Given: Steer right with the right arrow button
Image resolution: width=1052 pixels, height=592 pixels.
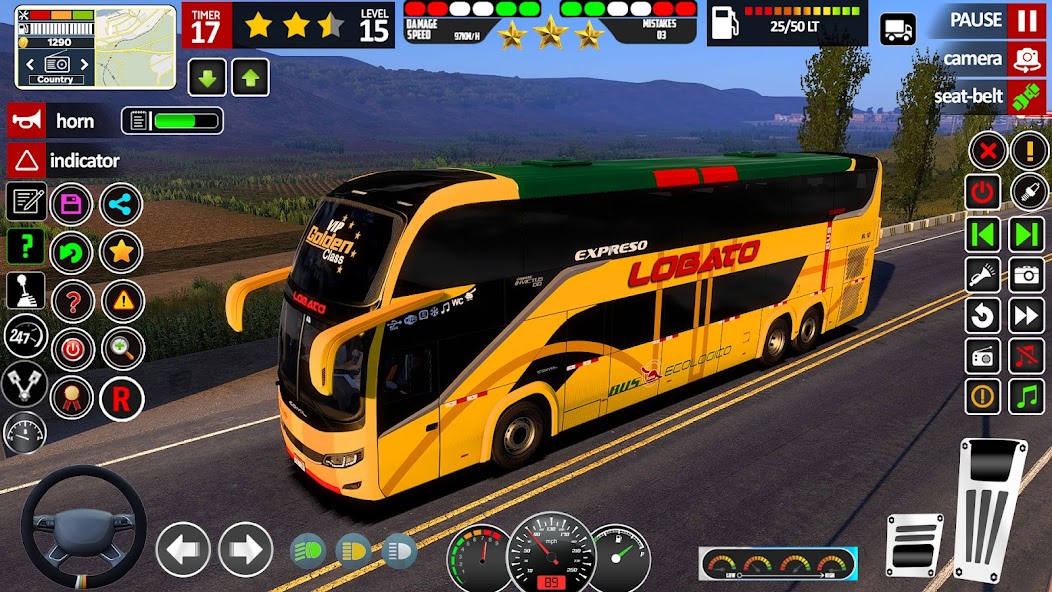Looking at the screenshot, I should point(246,549).
